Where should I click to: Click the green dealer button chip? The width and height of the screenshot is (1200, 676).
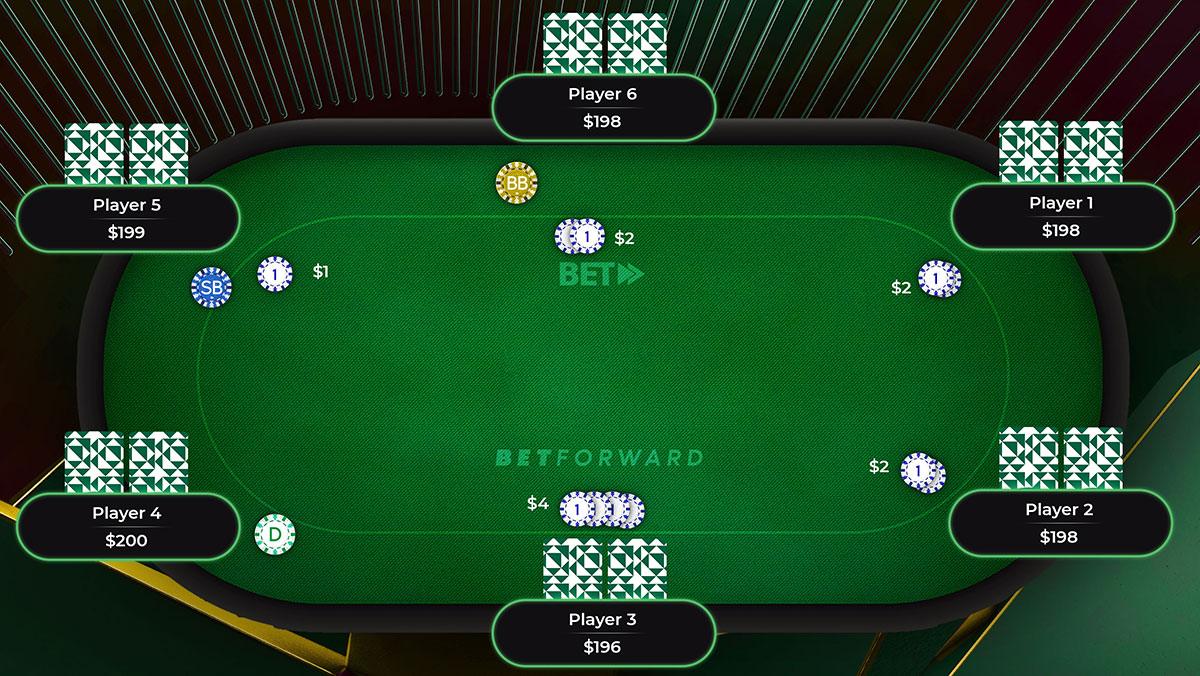point(275,535)
